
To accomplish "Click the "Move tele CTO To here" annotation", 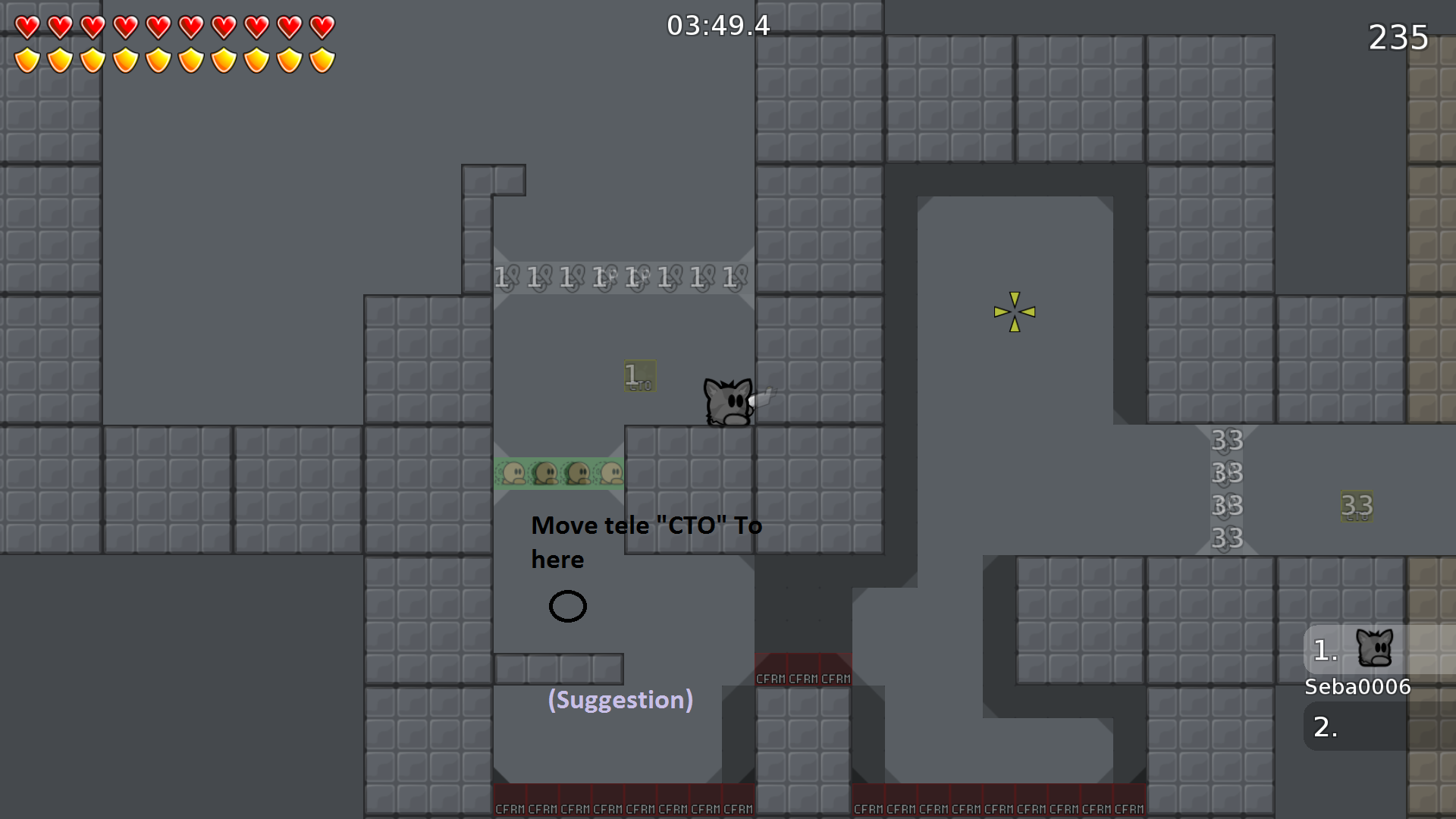I will tap(646, 541).
